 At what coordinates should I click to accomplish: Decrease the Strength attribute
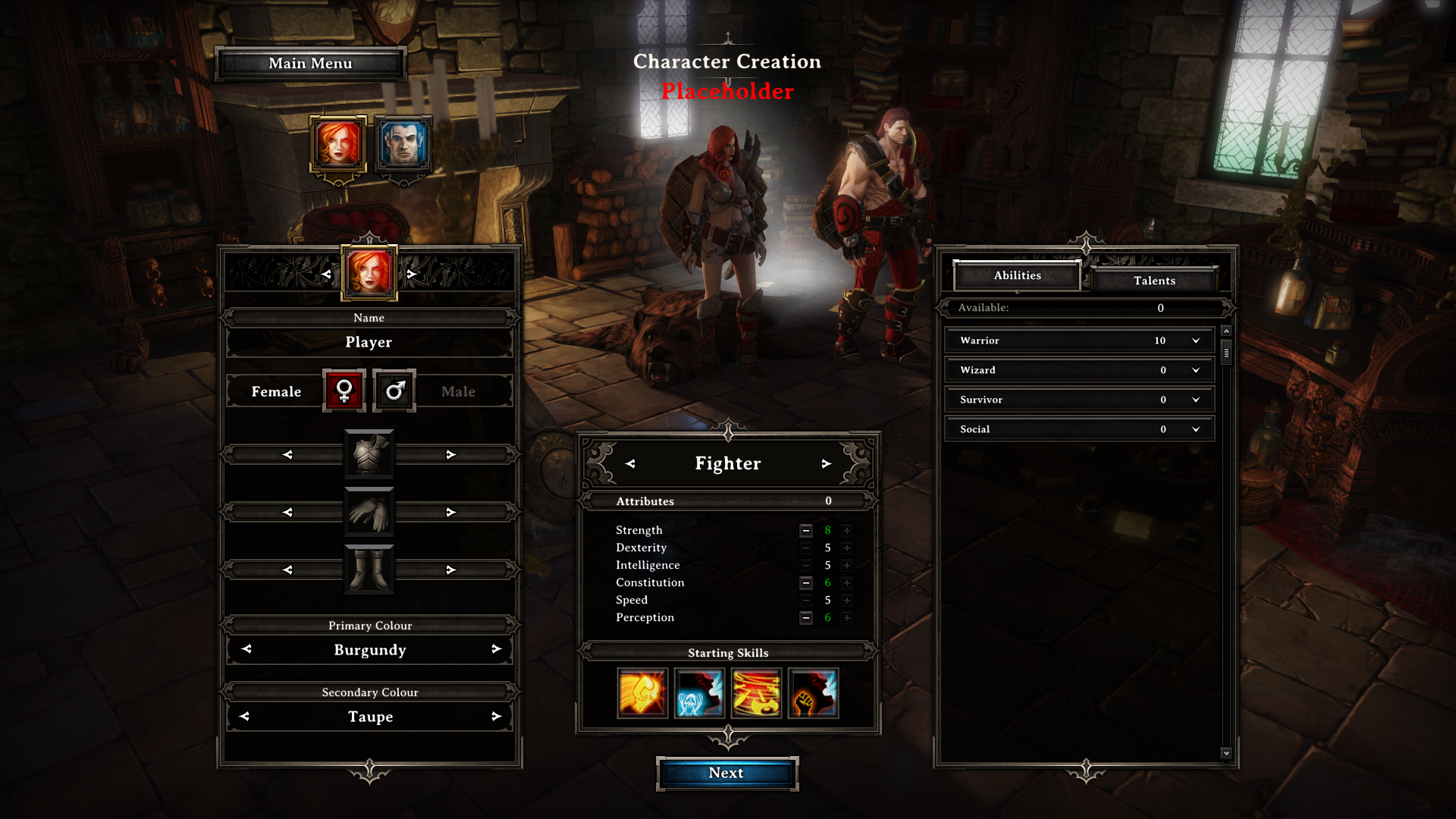point(806,530)
